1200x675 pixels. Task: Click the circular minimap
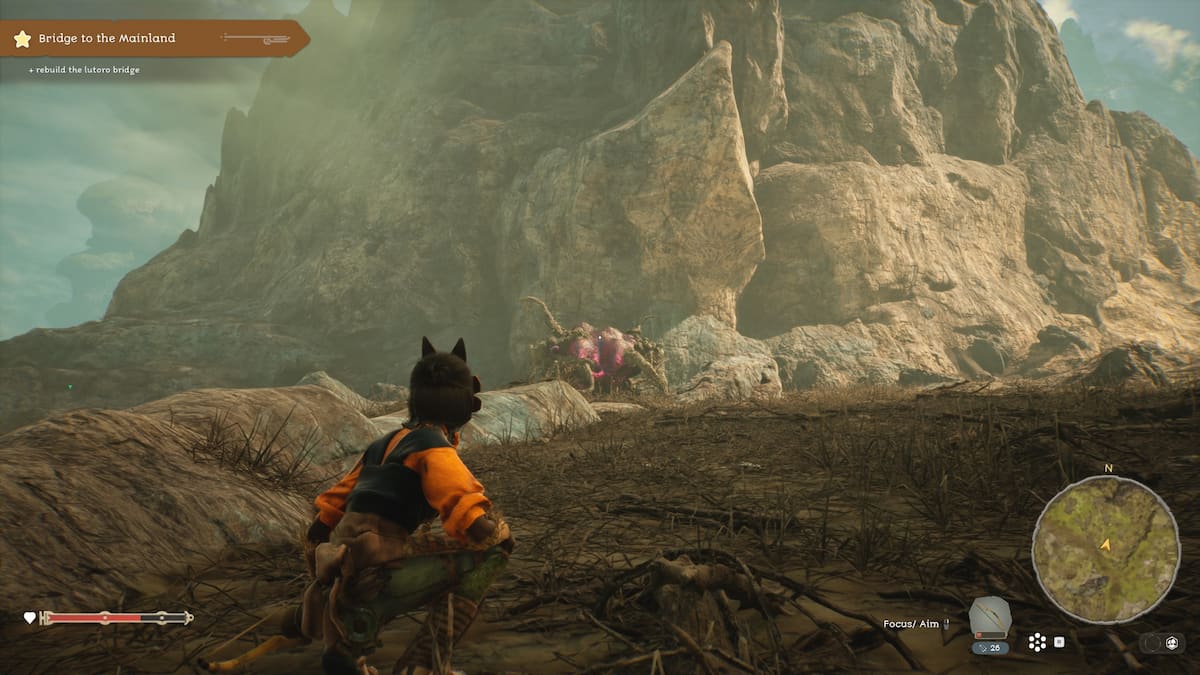(1105, 548)
